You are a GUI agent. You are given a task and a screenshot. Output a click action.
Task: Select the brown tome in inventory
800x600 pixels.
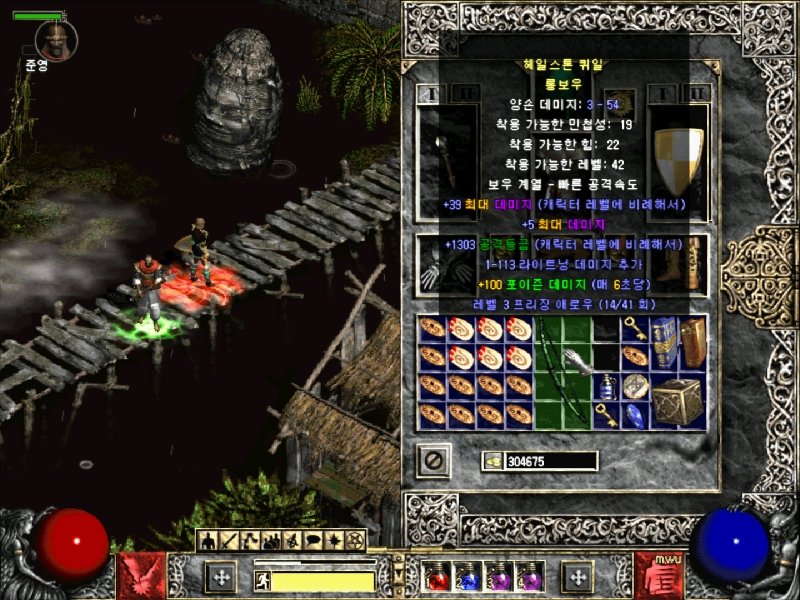point(693,341)
